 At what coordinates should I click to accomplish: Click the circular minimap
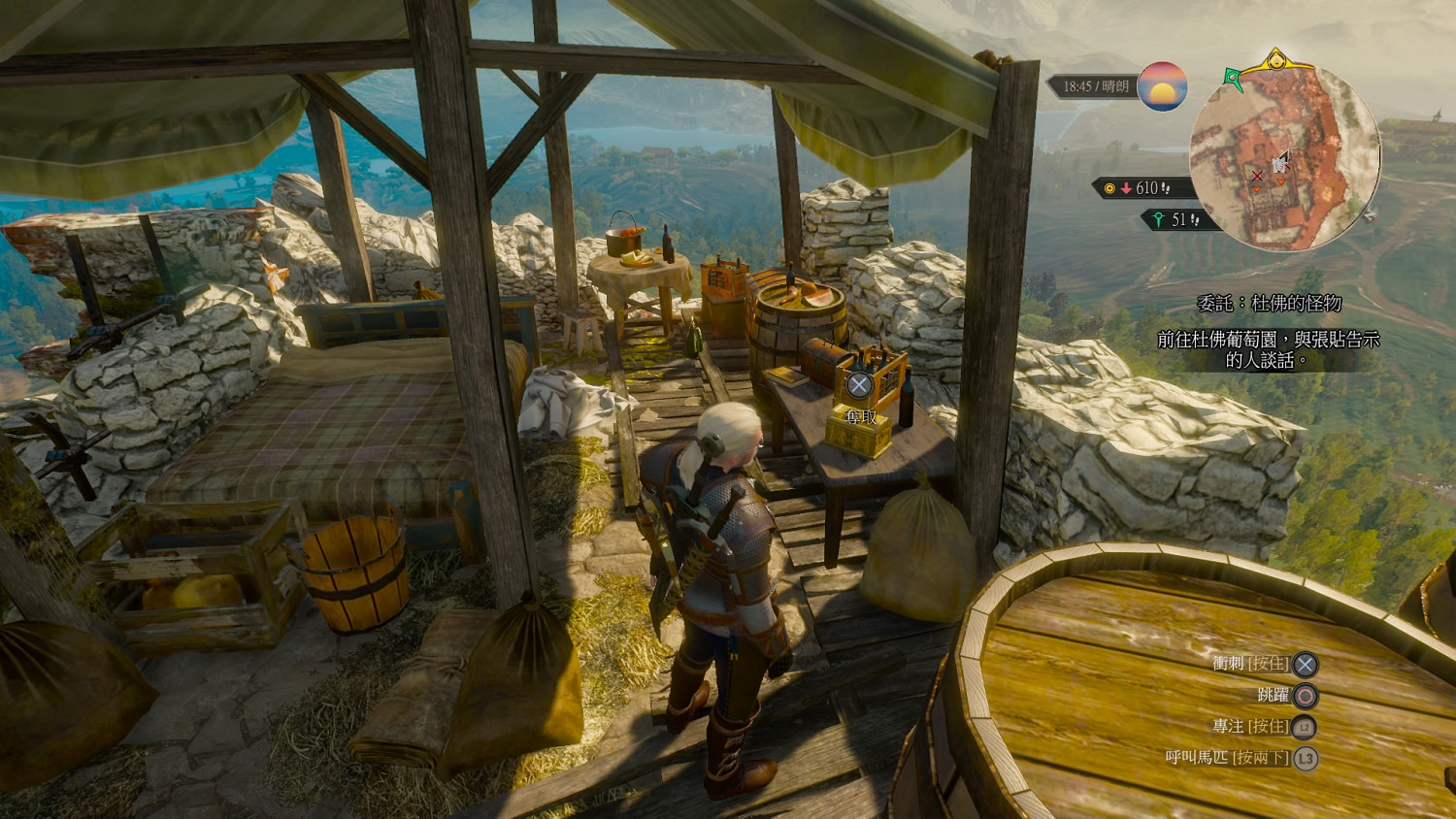[1284, 156]
